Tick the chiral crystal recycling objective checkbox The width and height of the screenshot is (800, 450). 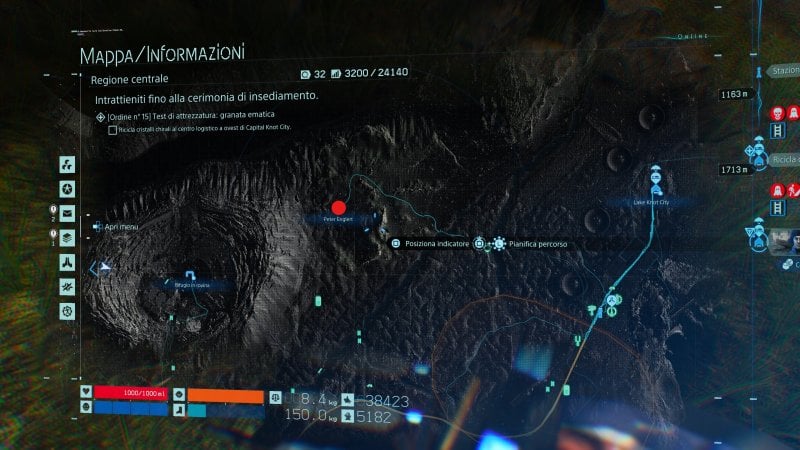pos(112,130)
